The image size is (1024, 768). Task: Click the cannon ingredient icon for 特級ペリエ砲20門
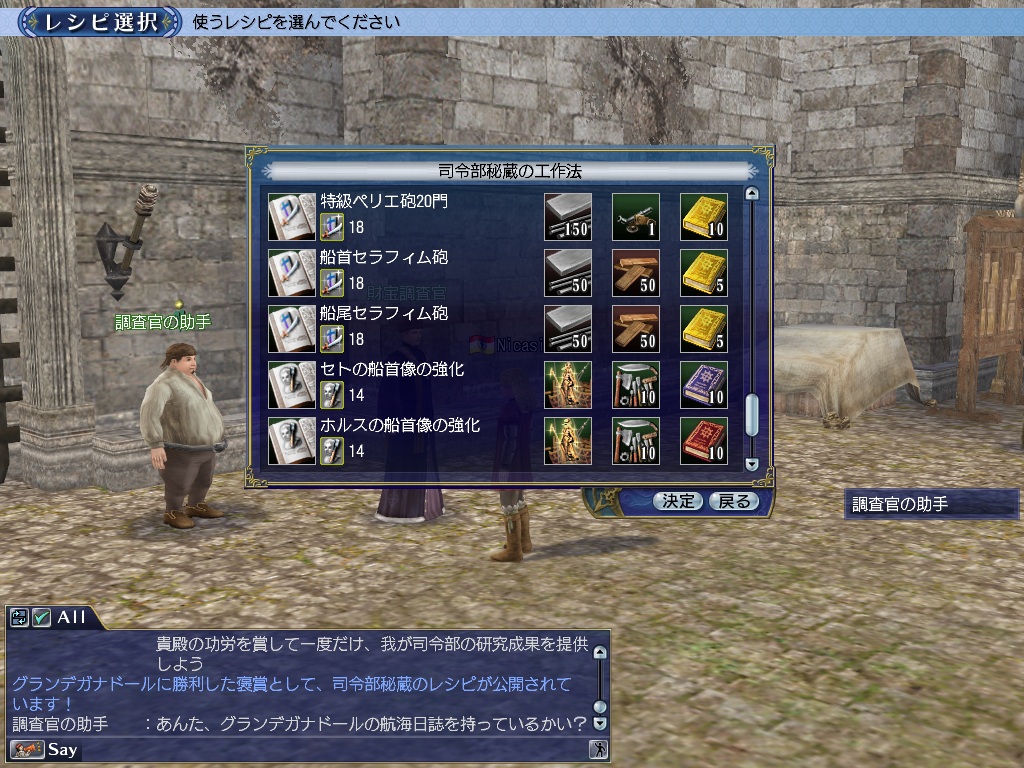click(x=636, y=217)
